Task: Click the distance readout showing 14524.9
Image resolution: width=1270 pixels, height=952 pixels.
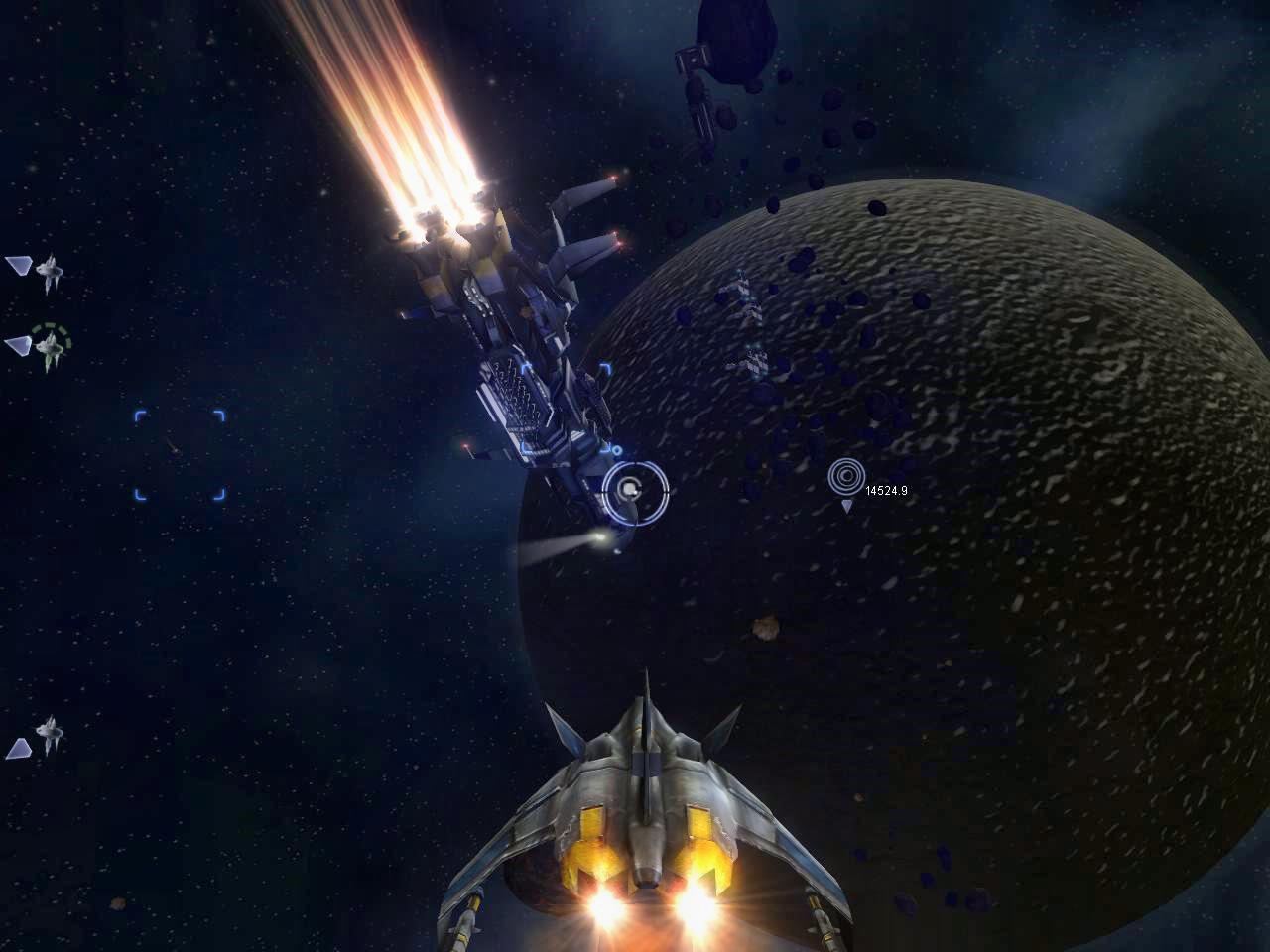Action: (x=886, y=488)
